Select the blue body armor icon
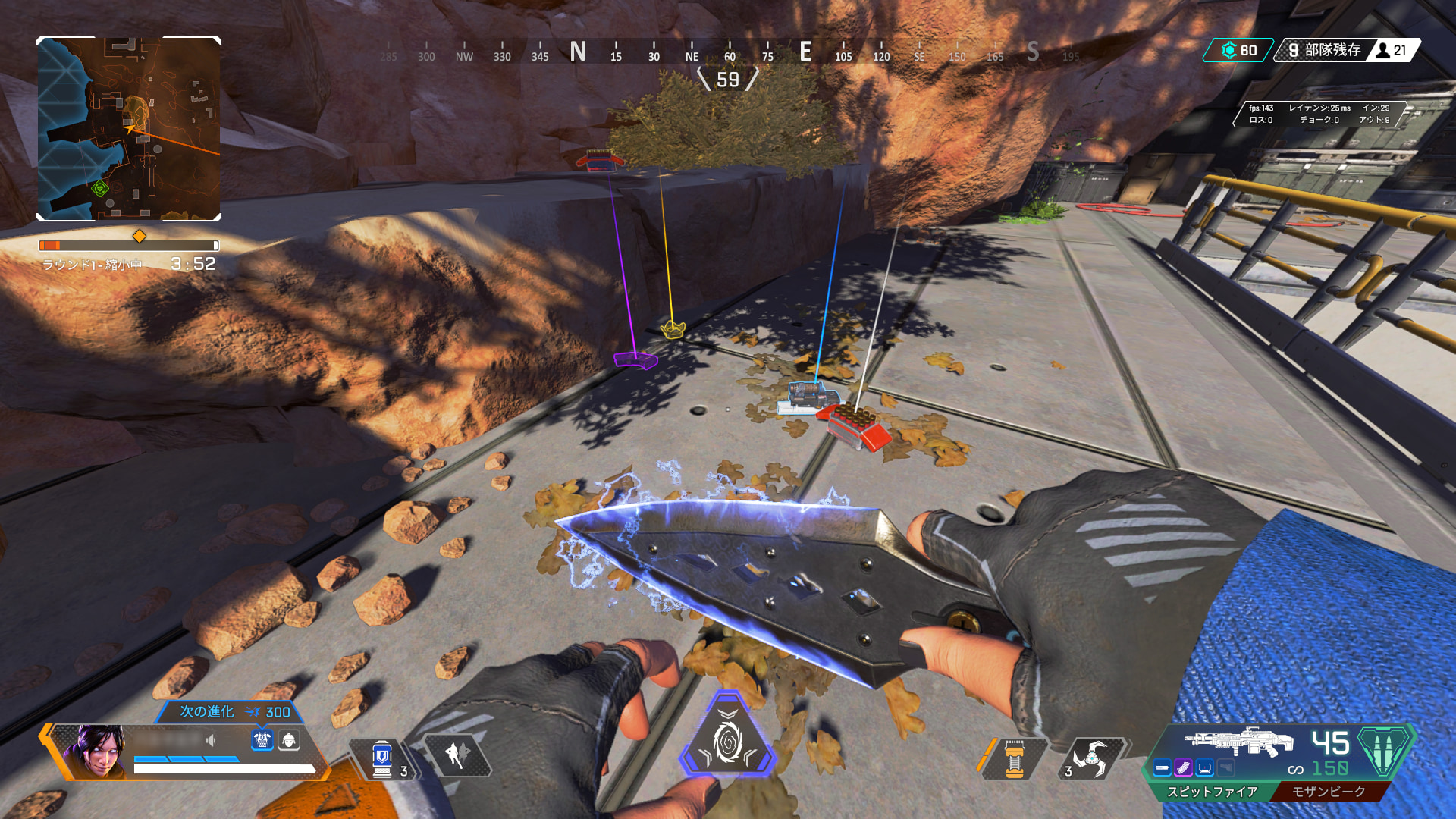1456x819 pixels. click(x=262, y=739)
